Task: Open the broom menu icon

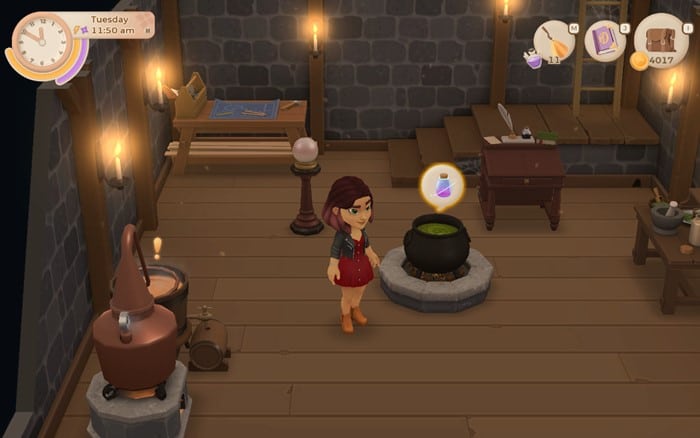Action: (x=554, y=41)
